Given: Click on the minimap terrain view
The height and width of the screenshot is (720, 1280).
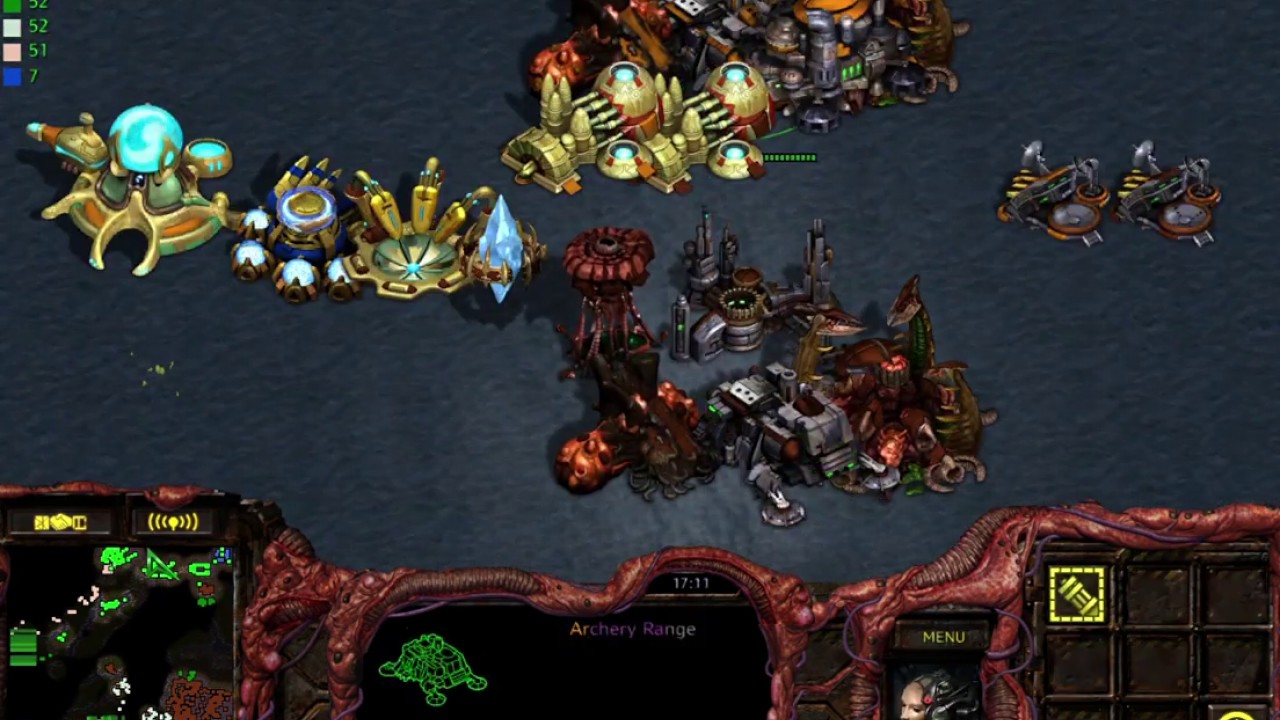Looking at the screenshot, I should tap(120, 630).
